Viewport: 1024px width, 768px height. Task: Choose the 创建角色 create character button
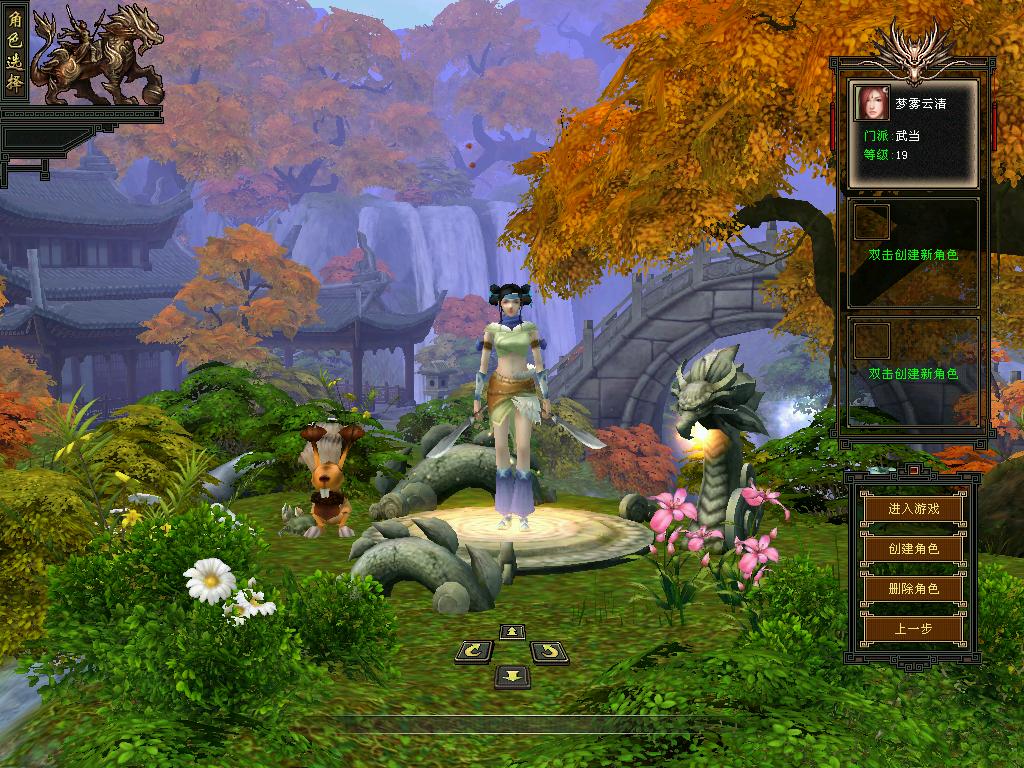pos(913,548)
